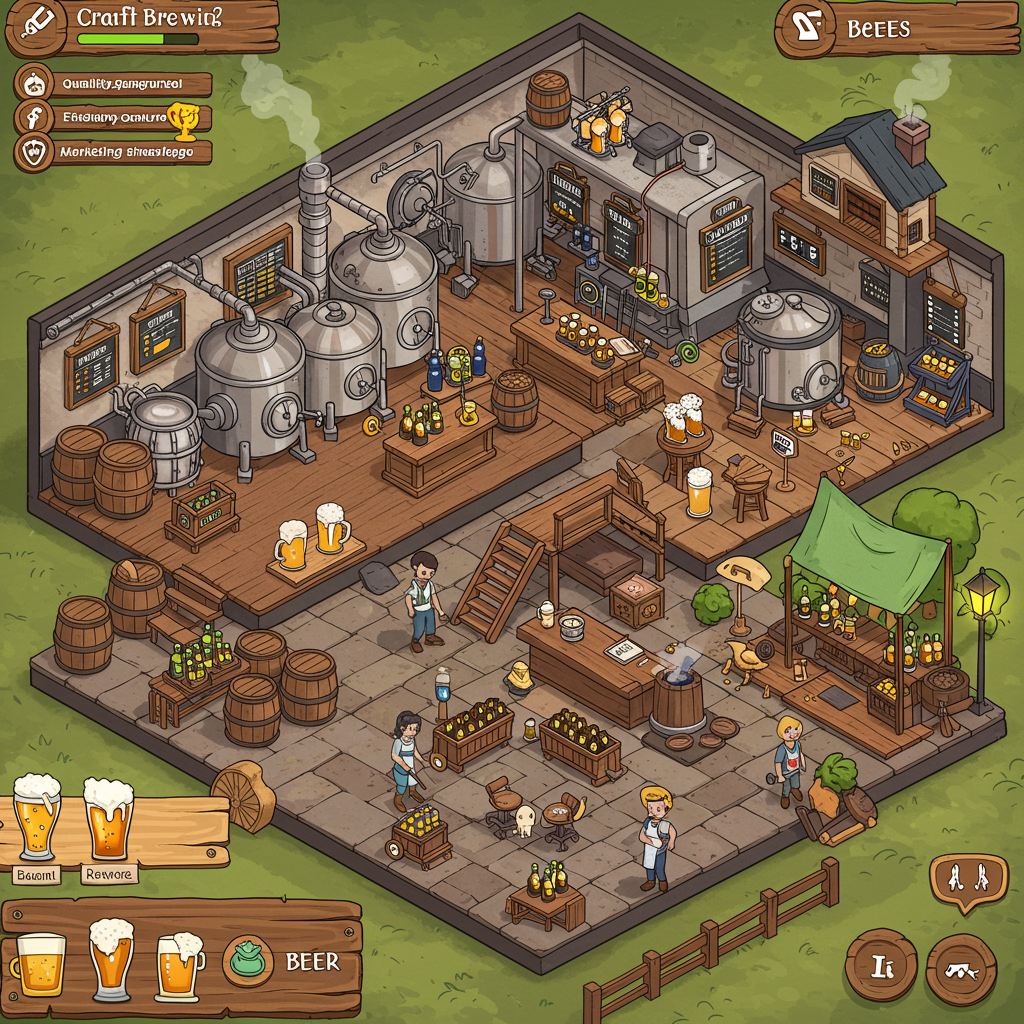Click the Rewore label button
Image resolution: width=1024 pixels, height=1024 pixels.
coord(108,874)
